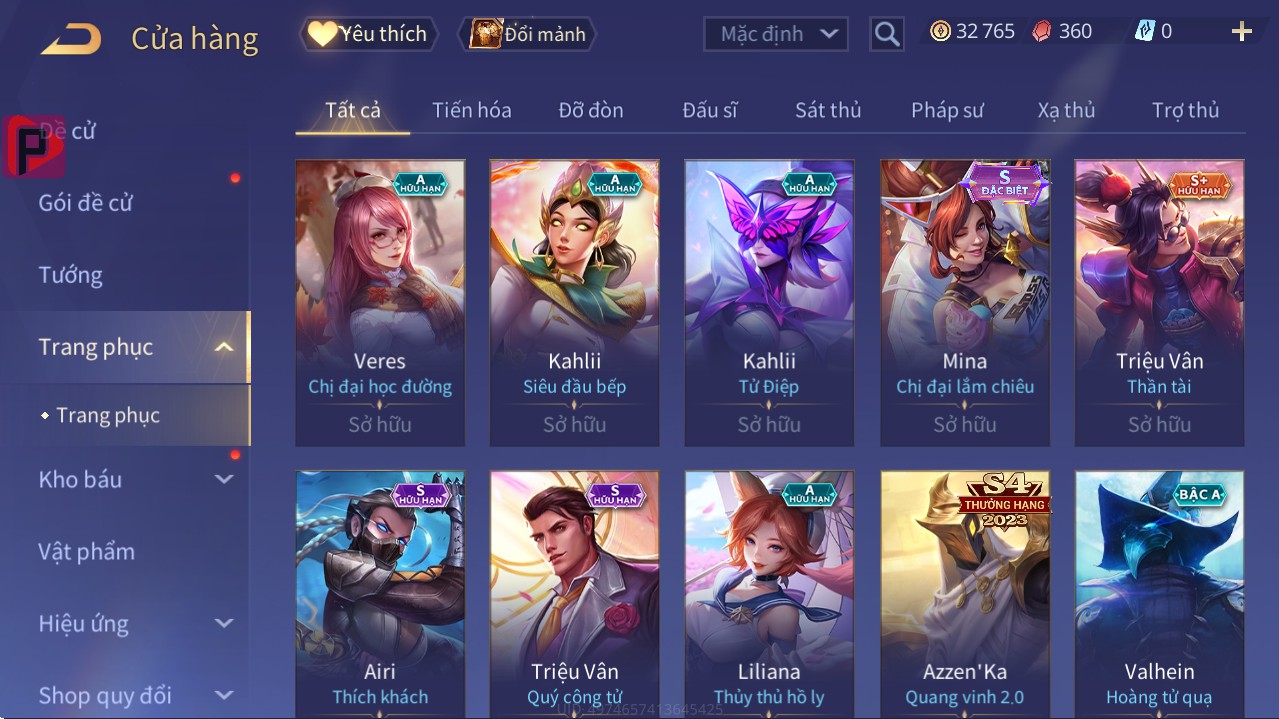Open the Đổi mảnh exchange
The height and width of the screenshot is (719, 1279).
click(527, 34)
